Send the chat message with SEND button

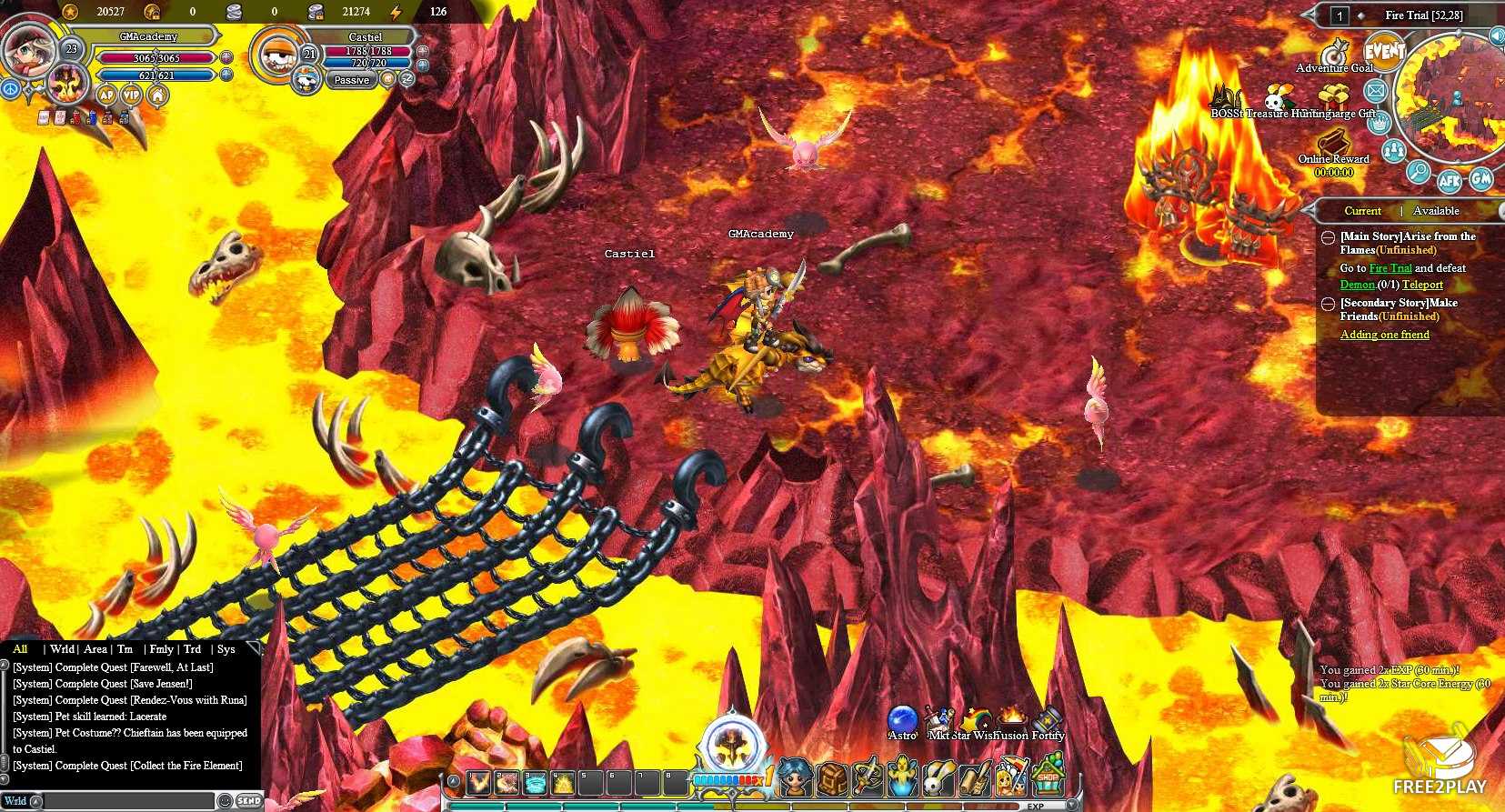pos(248,801)
